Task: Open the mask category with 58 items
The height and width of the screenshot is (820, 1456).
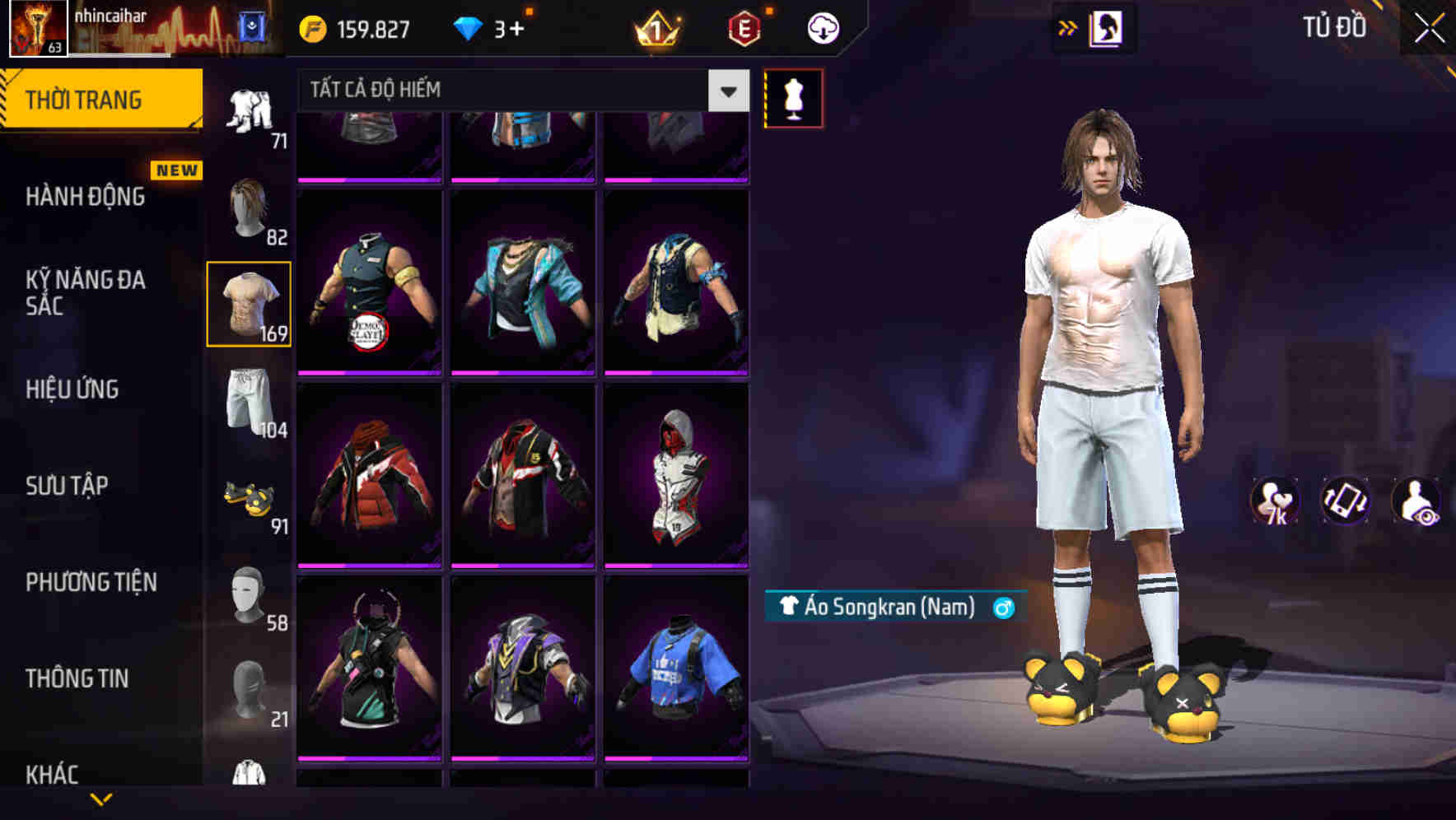Action: [x=249, y=595]
